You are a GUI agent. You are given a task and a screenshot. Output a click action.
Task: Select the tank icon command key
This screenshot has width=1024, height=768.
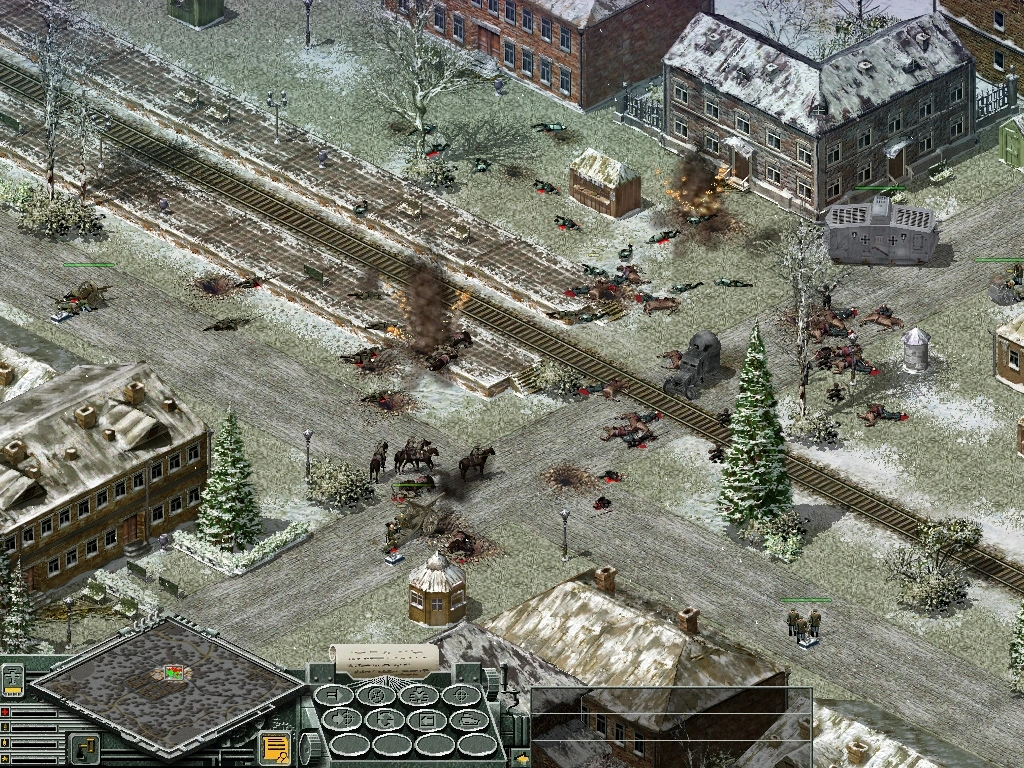(x=468, y=720)
